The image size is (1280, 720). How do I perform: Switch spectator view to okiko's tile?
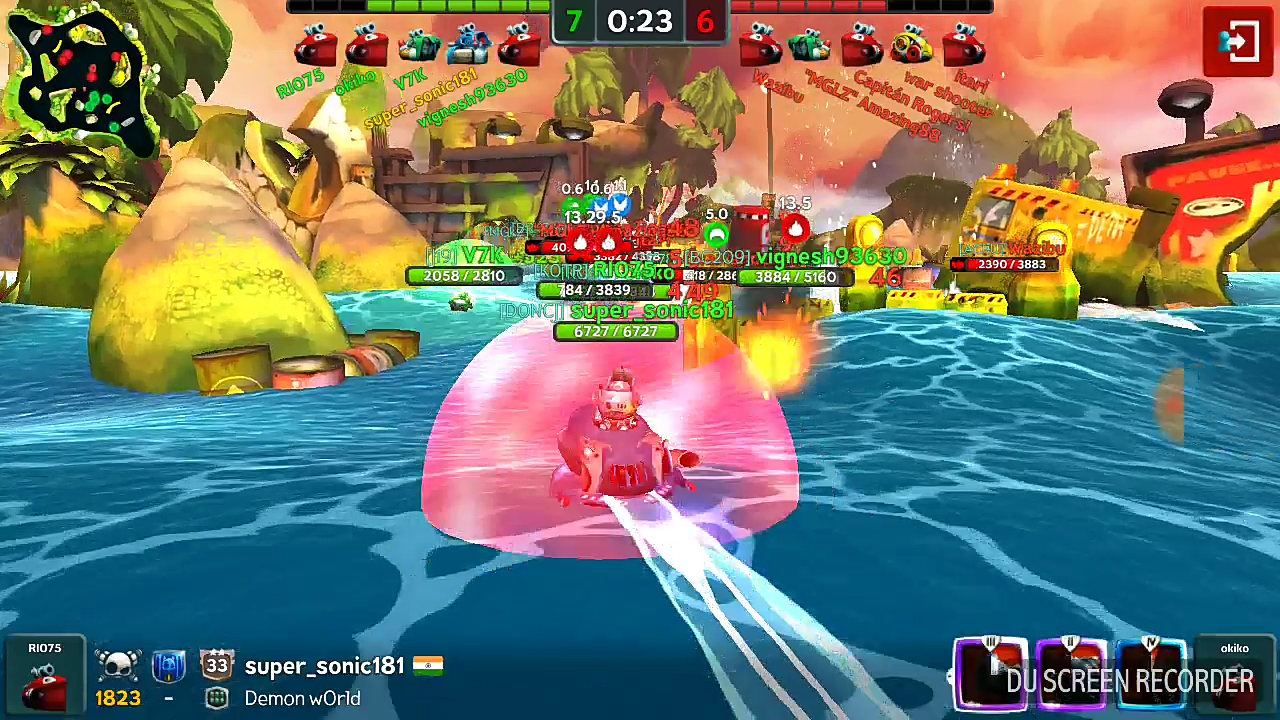tap(1234, 676)
